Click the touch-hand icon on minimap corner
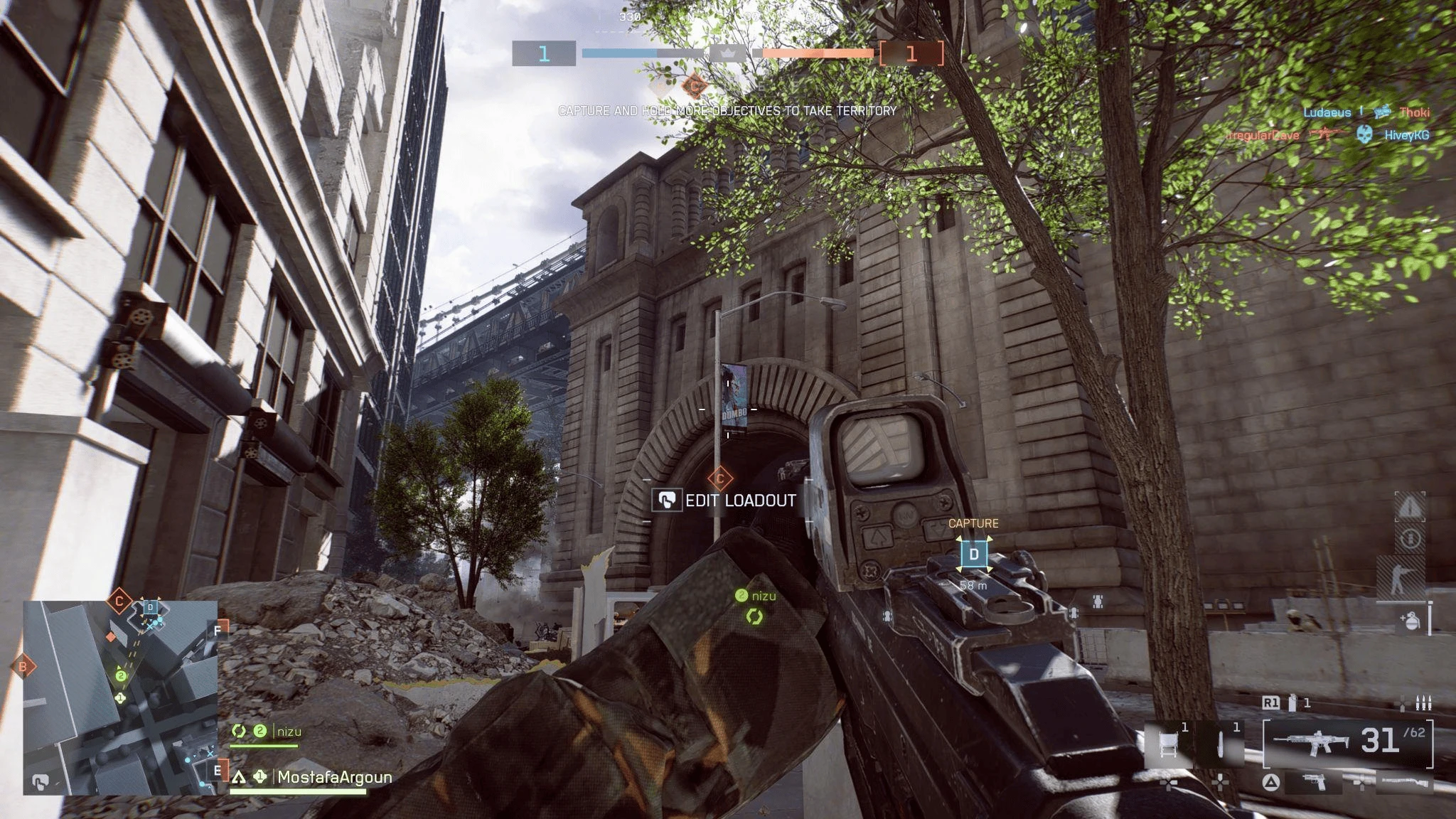Viewport: 1456px width, 819px height. (x=41, y=783)
